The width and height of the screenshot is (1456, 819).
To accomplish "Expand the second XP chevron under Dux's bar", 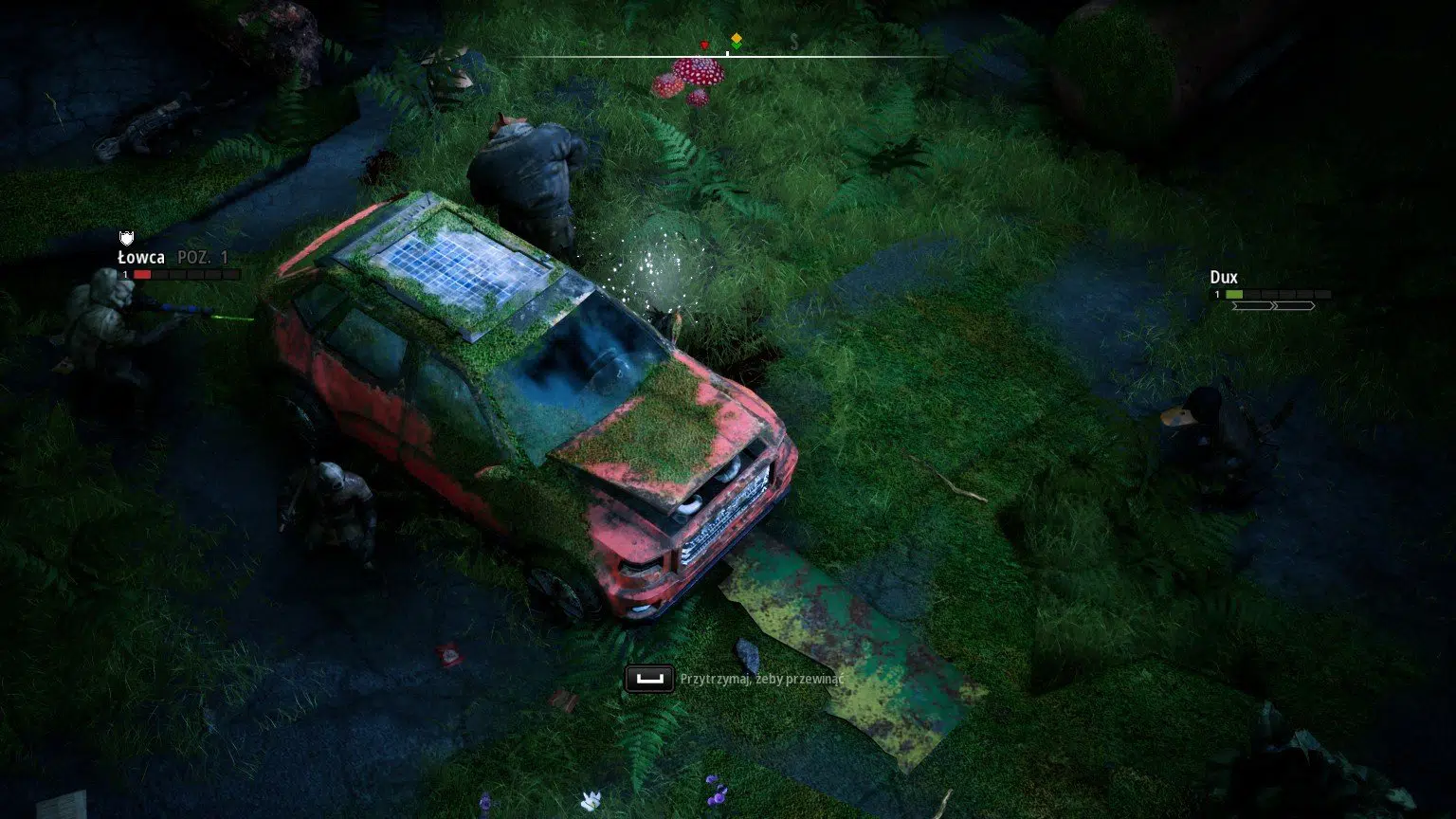I will pos(1294,305).
